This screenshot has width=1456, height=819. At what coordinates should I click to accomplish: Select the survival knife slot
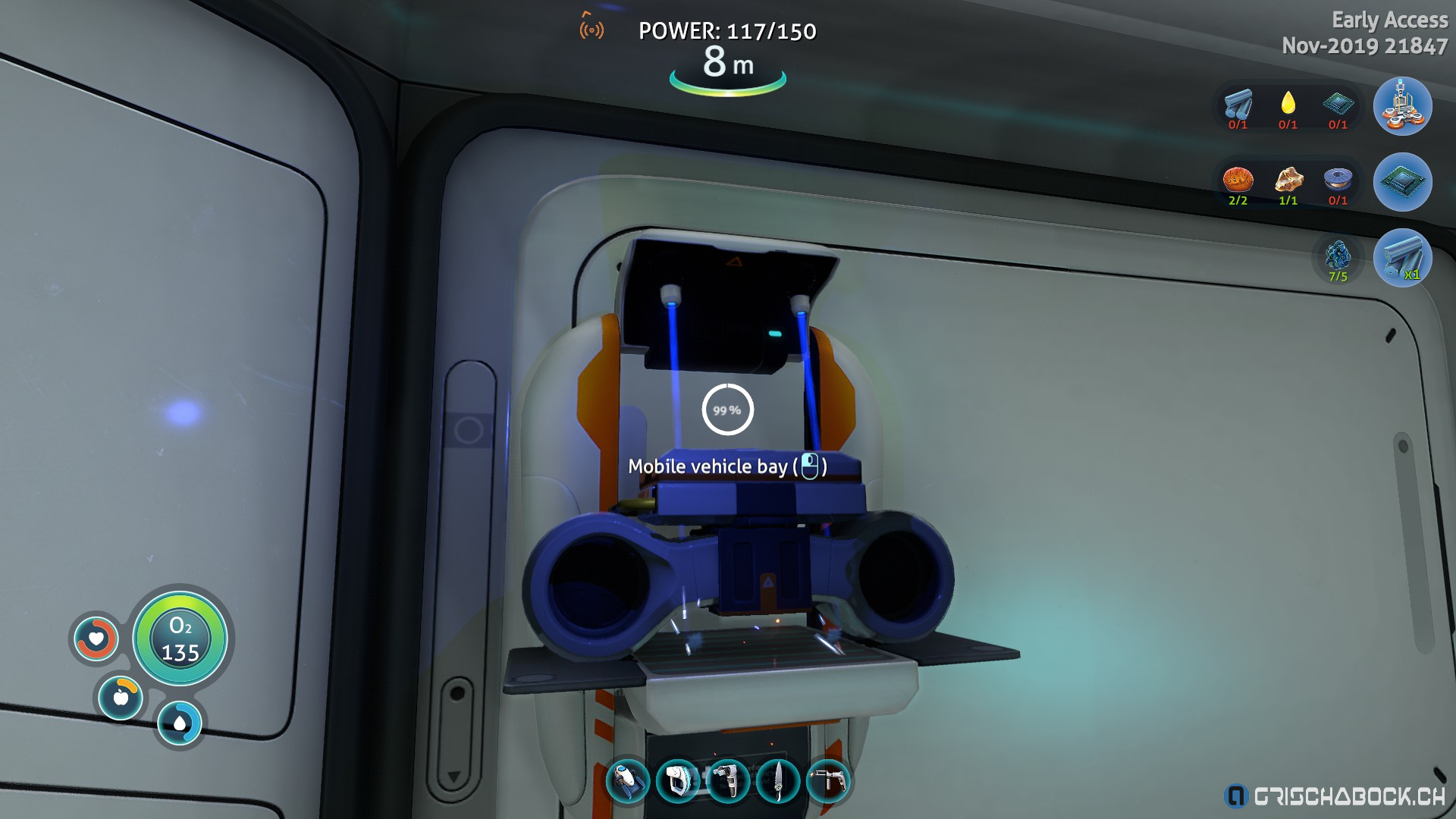coord(778,781)
